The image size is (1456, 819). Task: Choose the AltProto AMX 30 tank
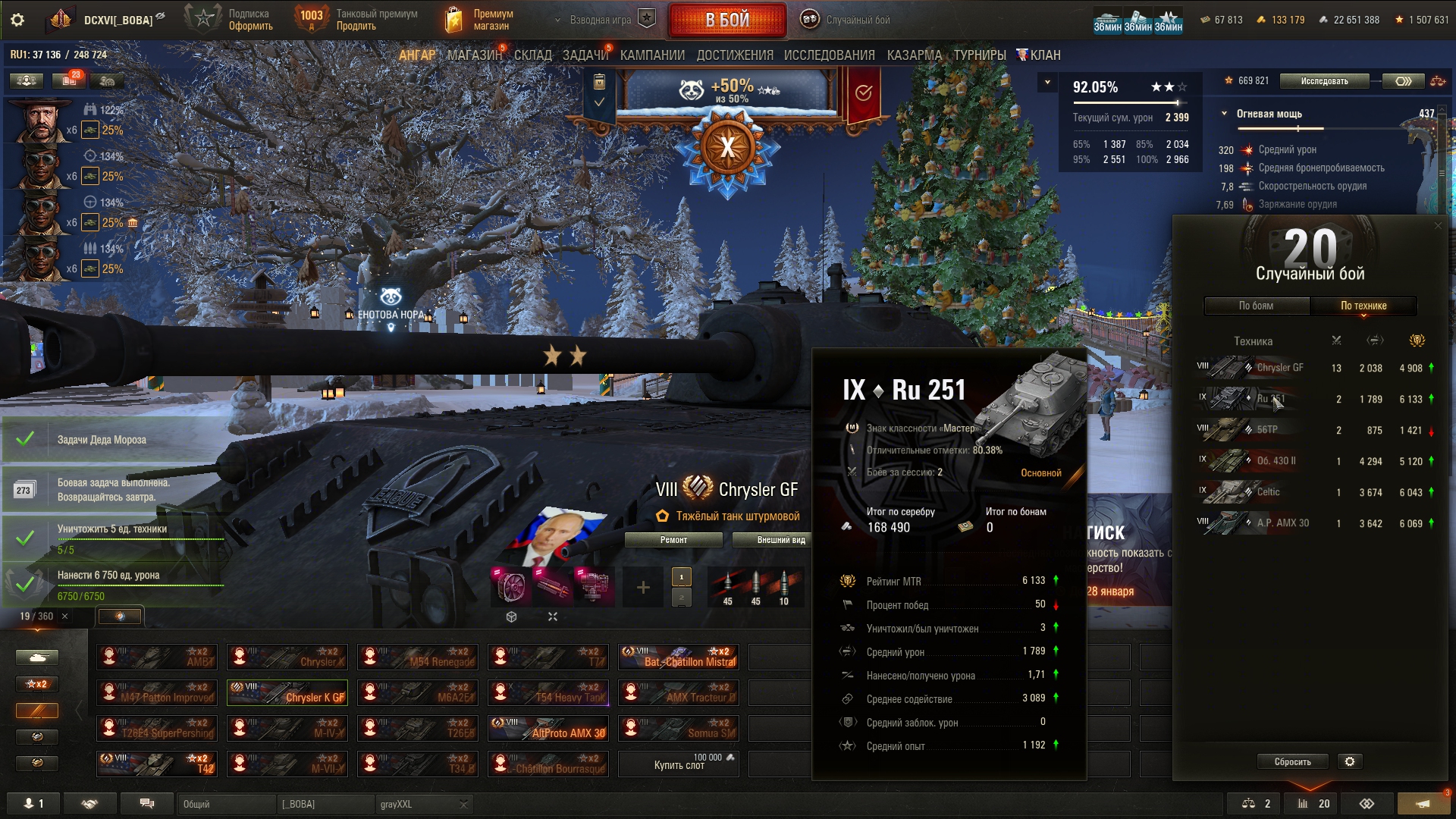tap(548, 728)
